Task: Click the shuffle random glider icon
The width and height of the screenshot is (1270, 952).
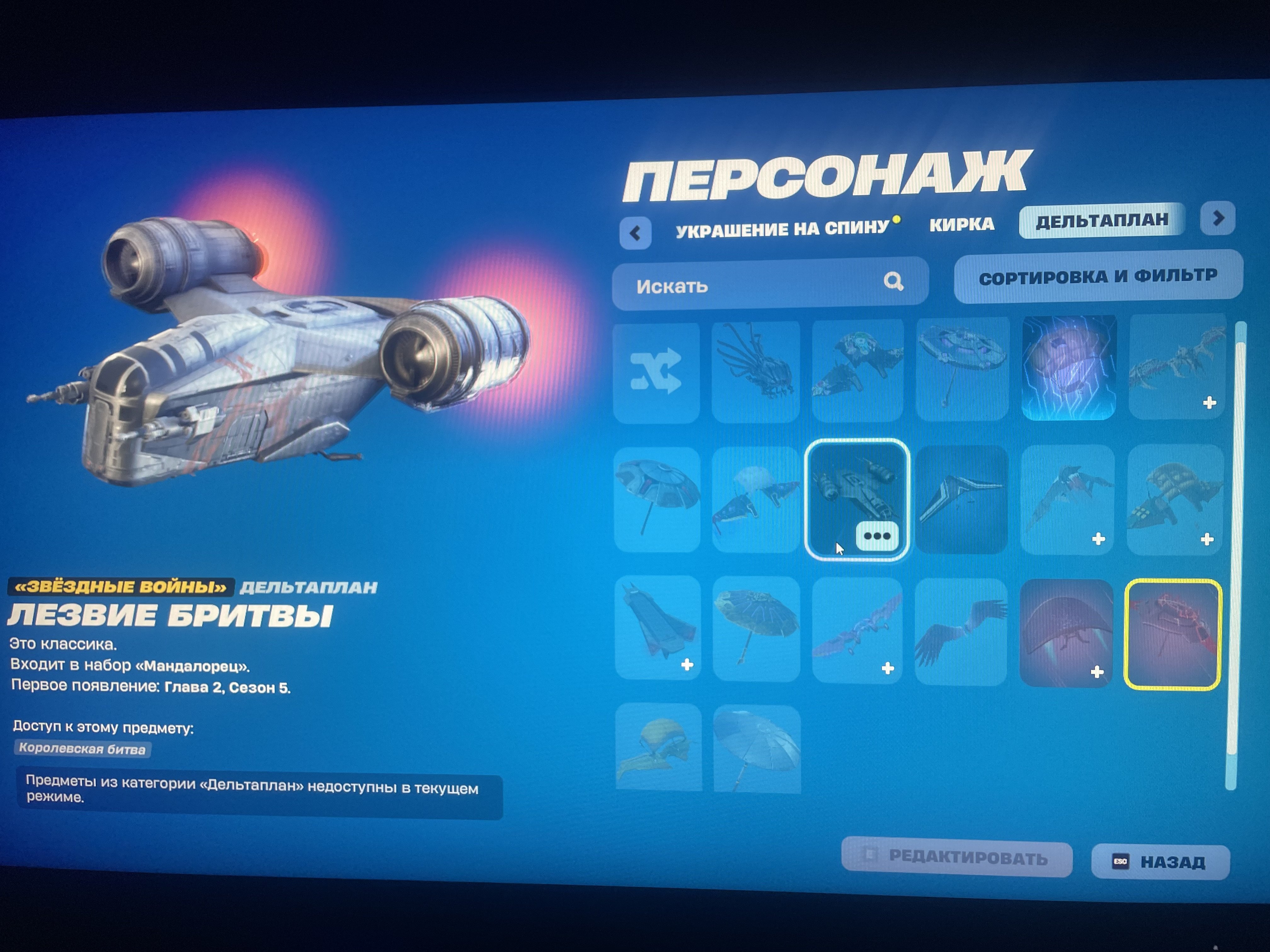Action: coord(656,371)
